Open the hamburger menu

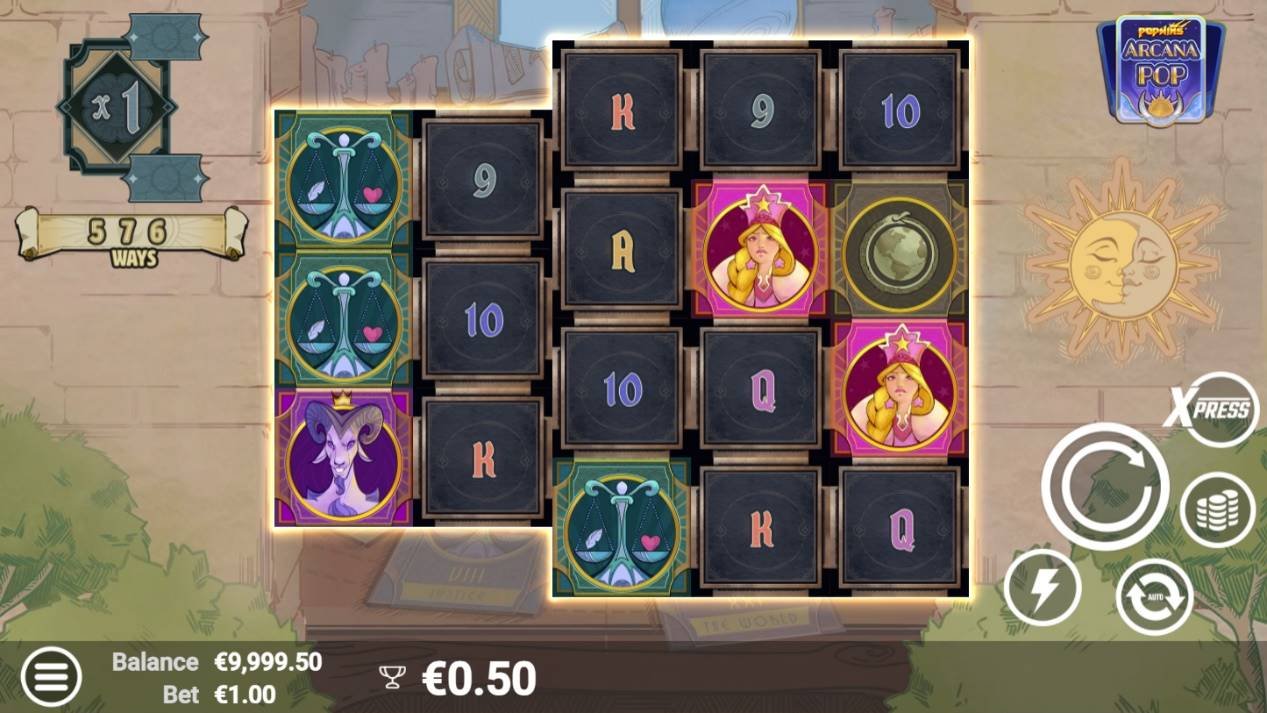[51, 675]
